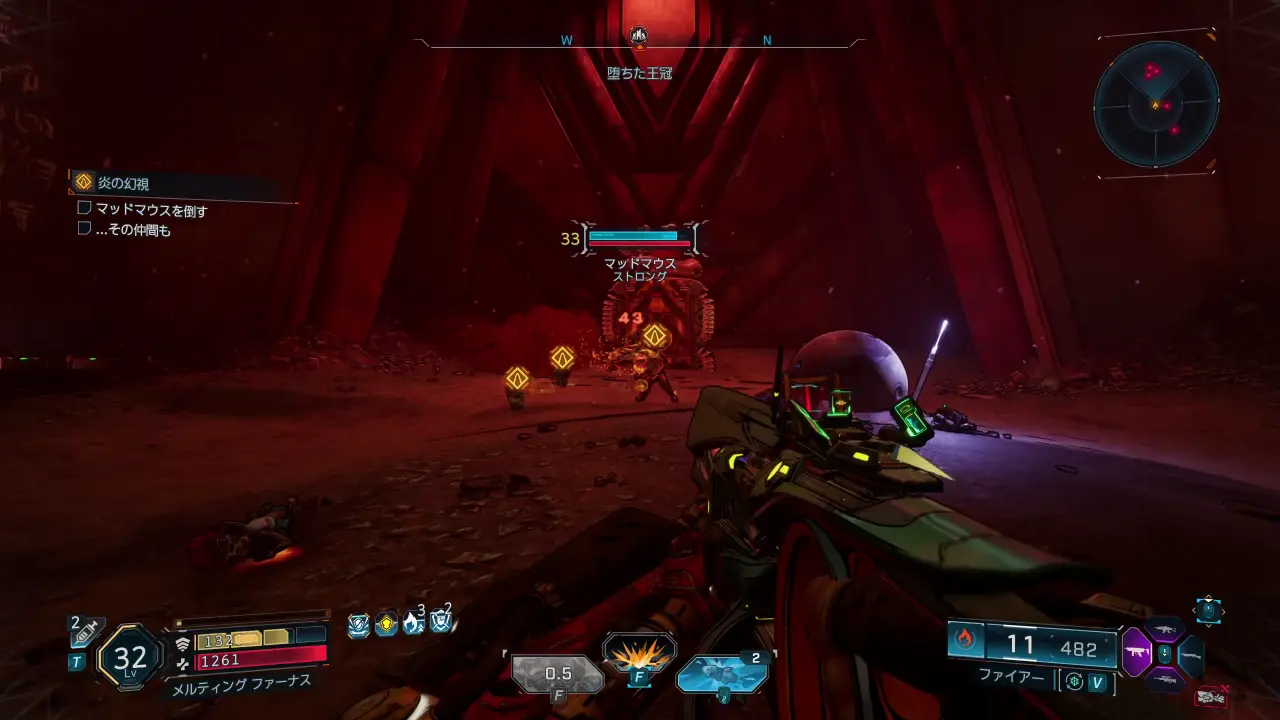Click the compass skull objective marker
The height and width of the screenshot is (720, 1280).
coord(639,37)
